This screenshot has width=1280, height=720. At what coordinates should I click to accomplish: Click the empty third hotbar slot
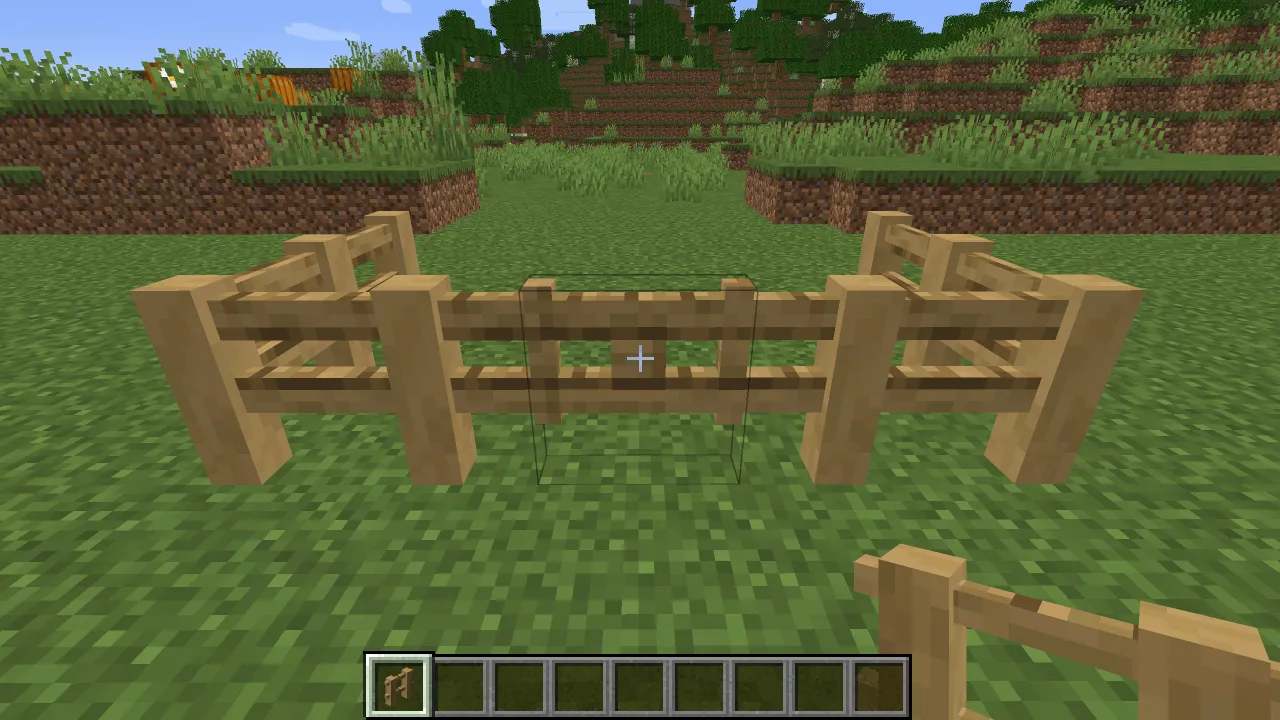pyautogui.click(x=518, y=684)
